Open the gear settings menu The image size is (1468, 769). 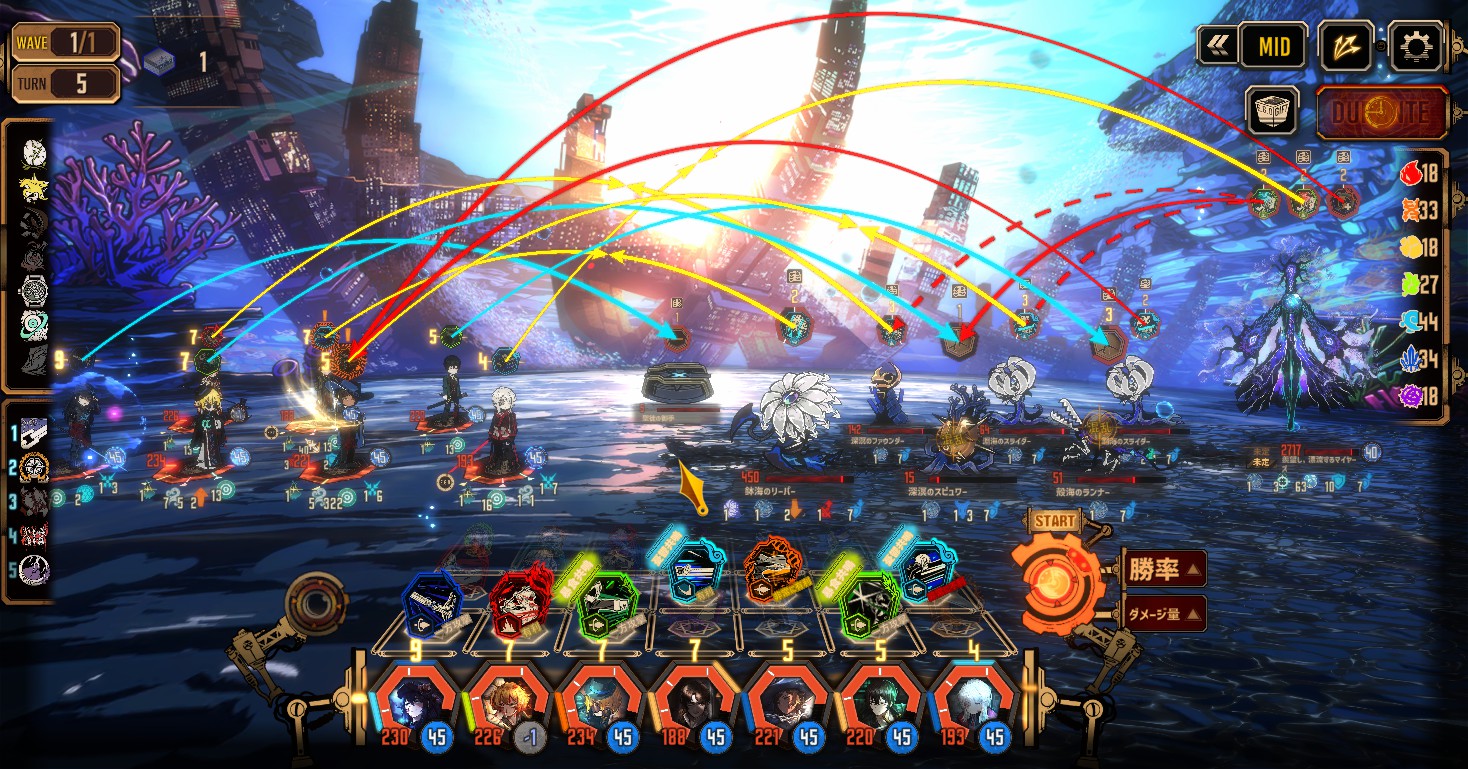(x=1418, y=45)
